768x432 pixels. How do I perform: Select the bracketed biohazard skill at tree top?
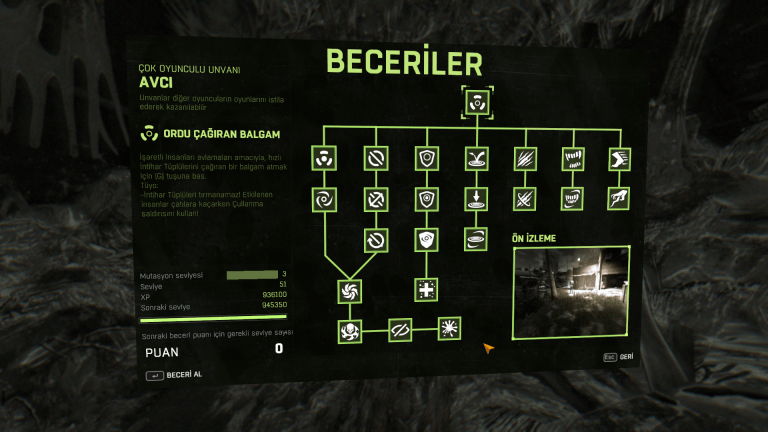tap(475, 102)
